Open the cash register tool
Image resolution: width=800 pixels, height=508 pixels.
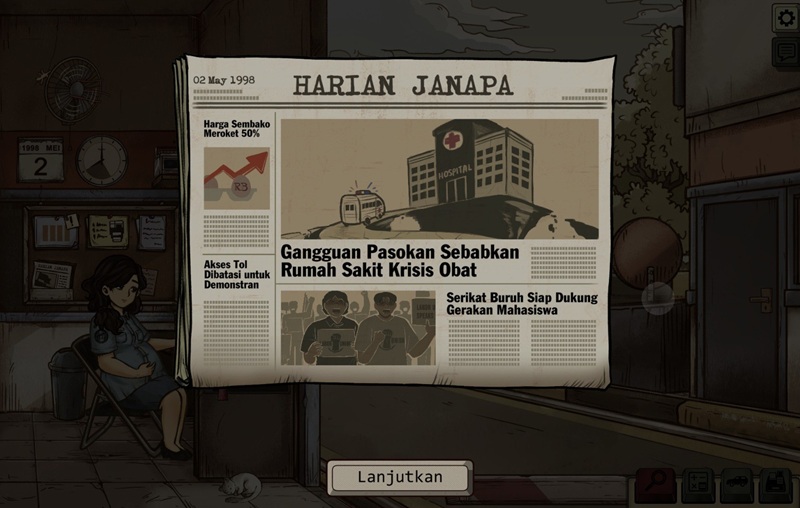[x=775, y=486]
